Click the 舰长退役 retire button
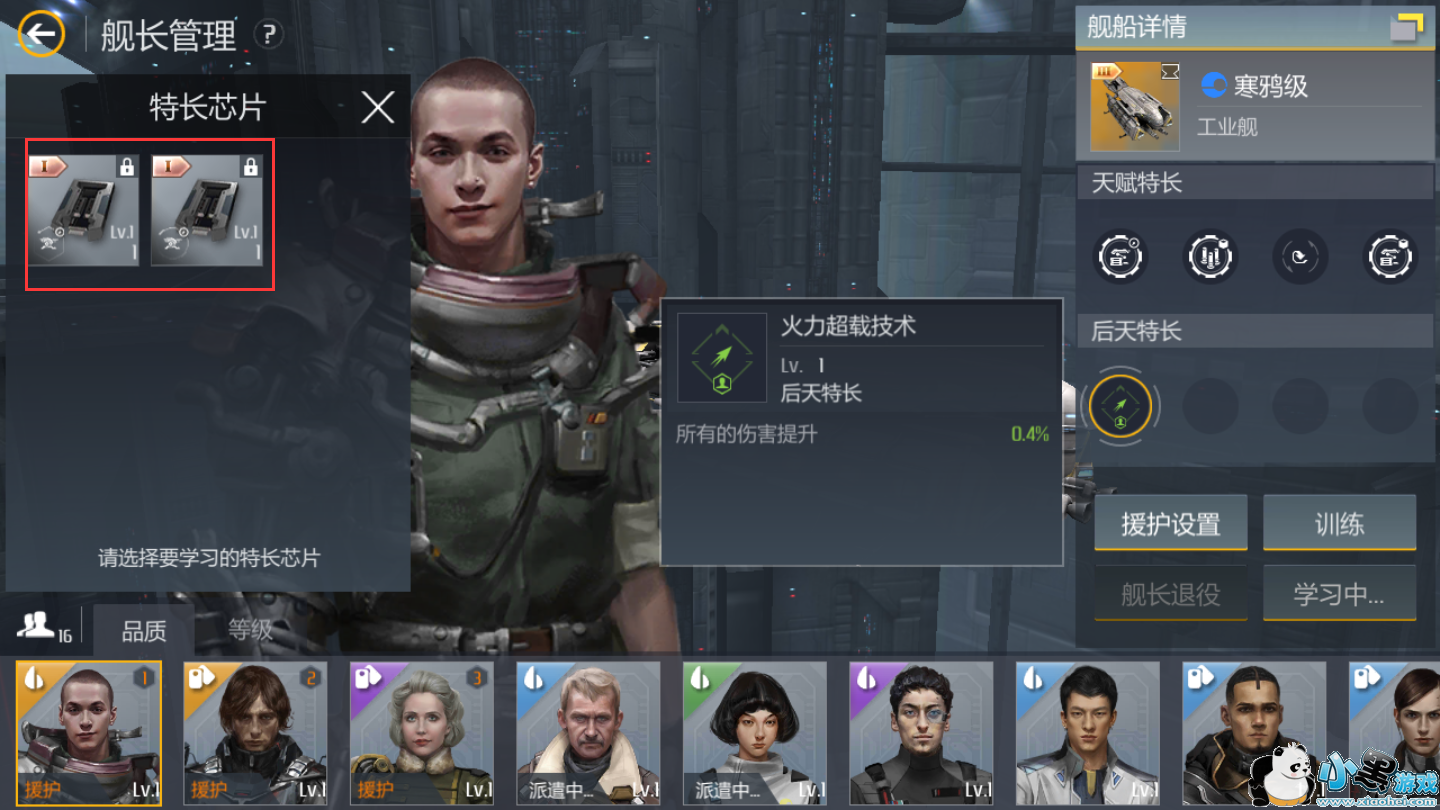The image size is (1440, 810). pos(1170,593)
